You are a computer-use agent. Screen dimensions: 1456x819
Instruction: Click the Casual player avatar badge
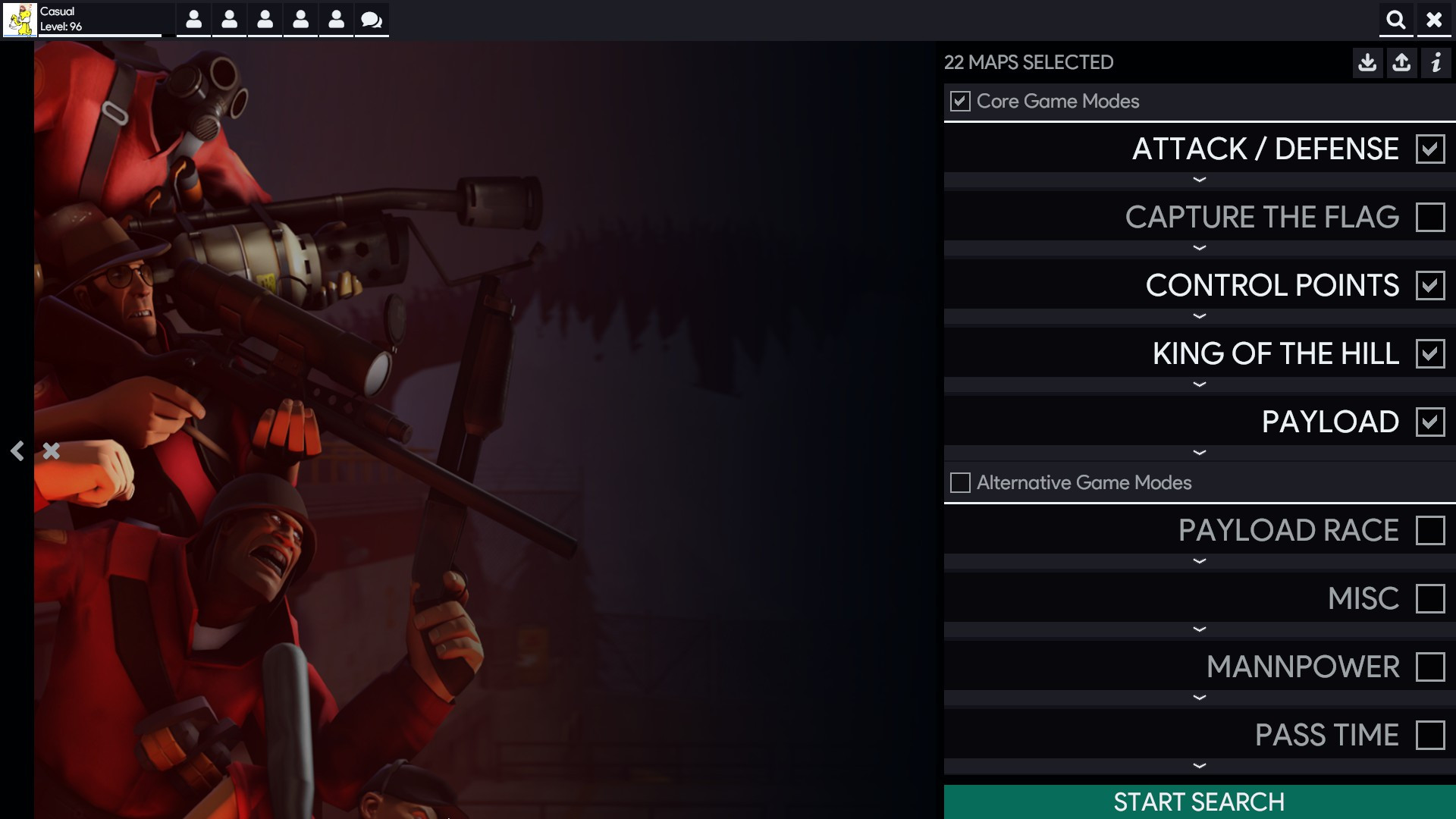coord(18,20)
